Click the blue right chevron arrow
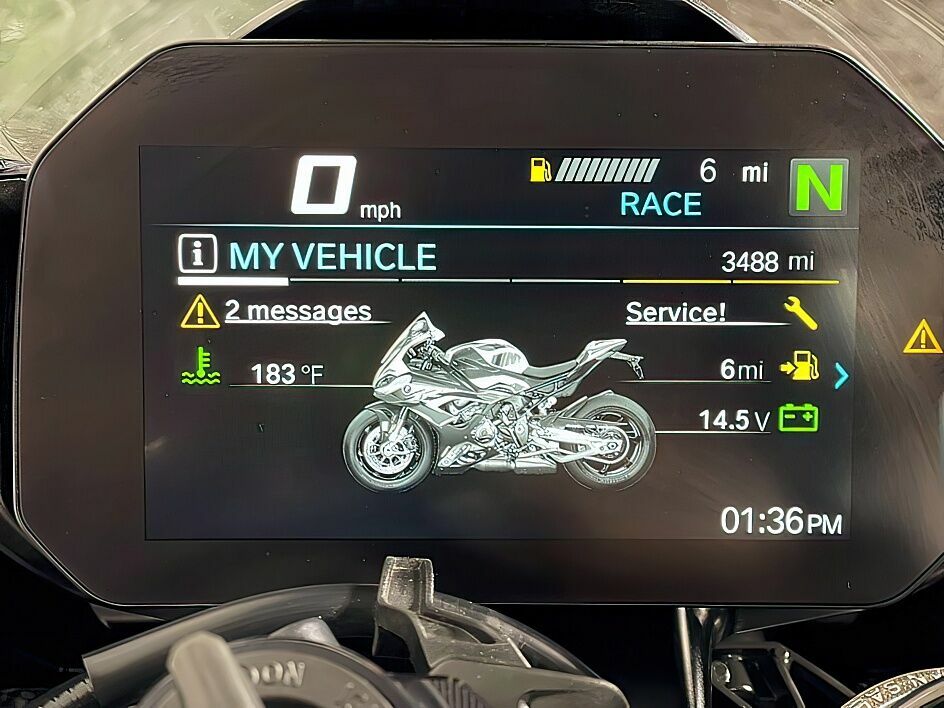 [841, 375]
